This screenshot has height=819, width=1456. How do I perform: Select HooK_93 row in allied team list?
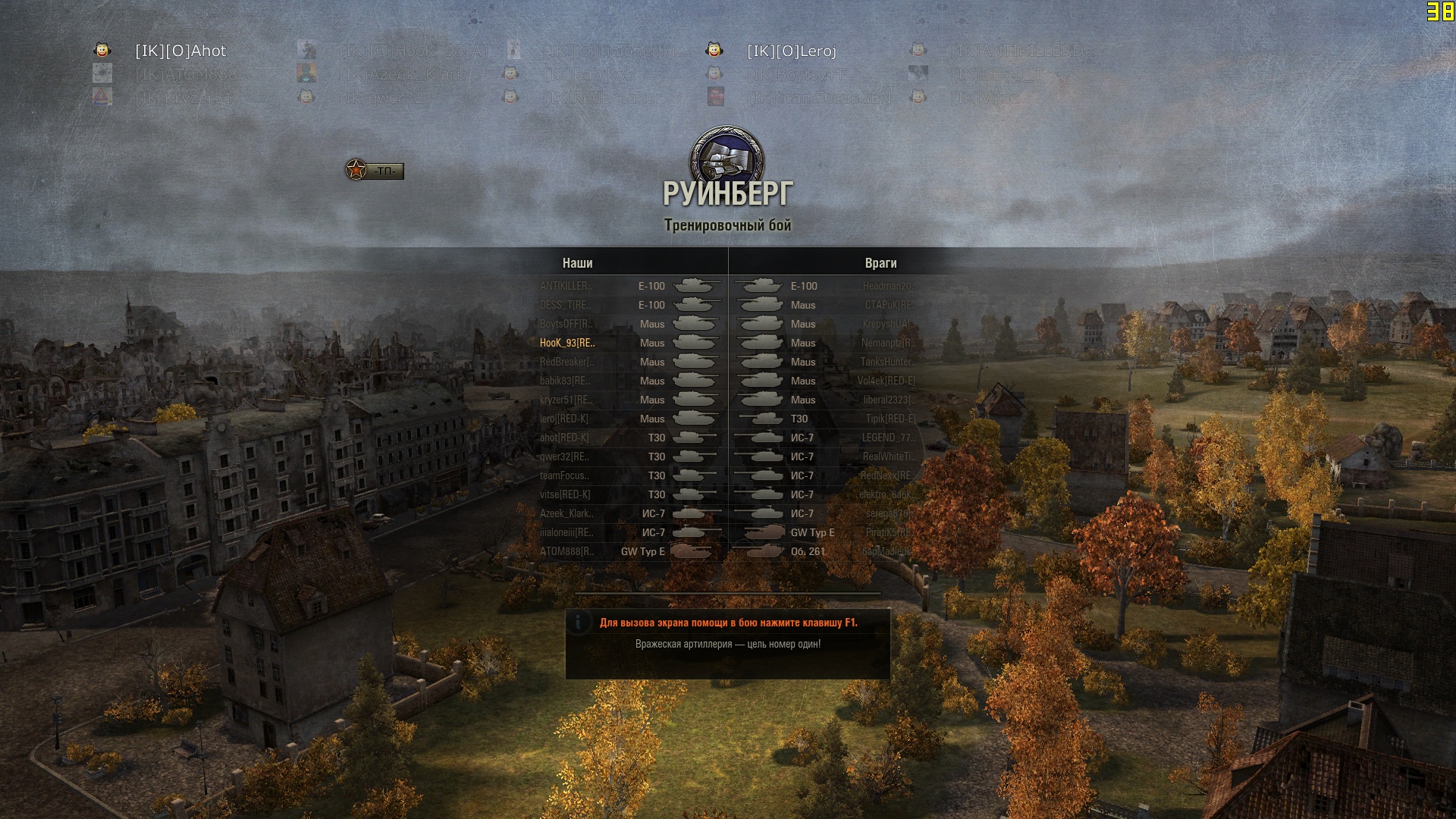[629, 344]
